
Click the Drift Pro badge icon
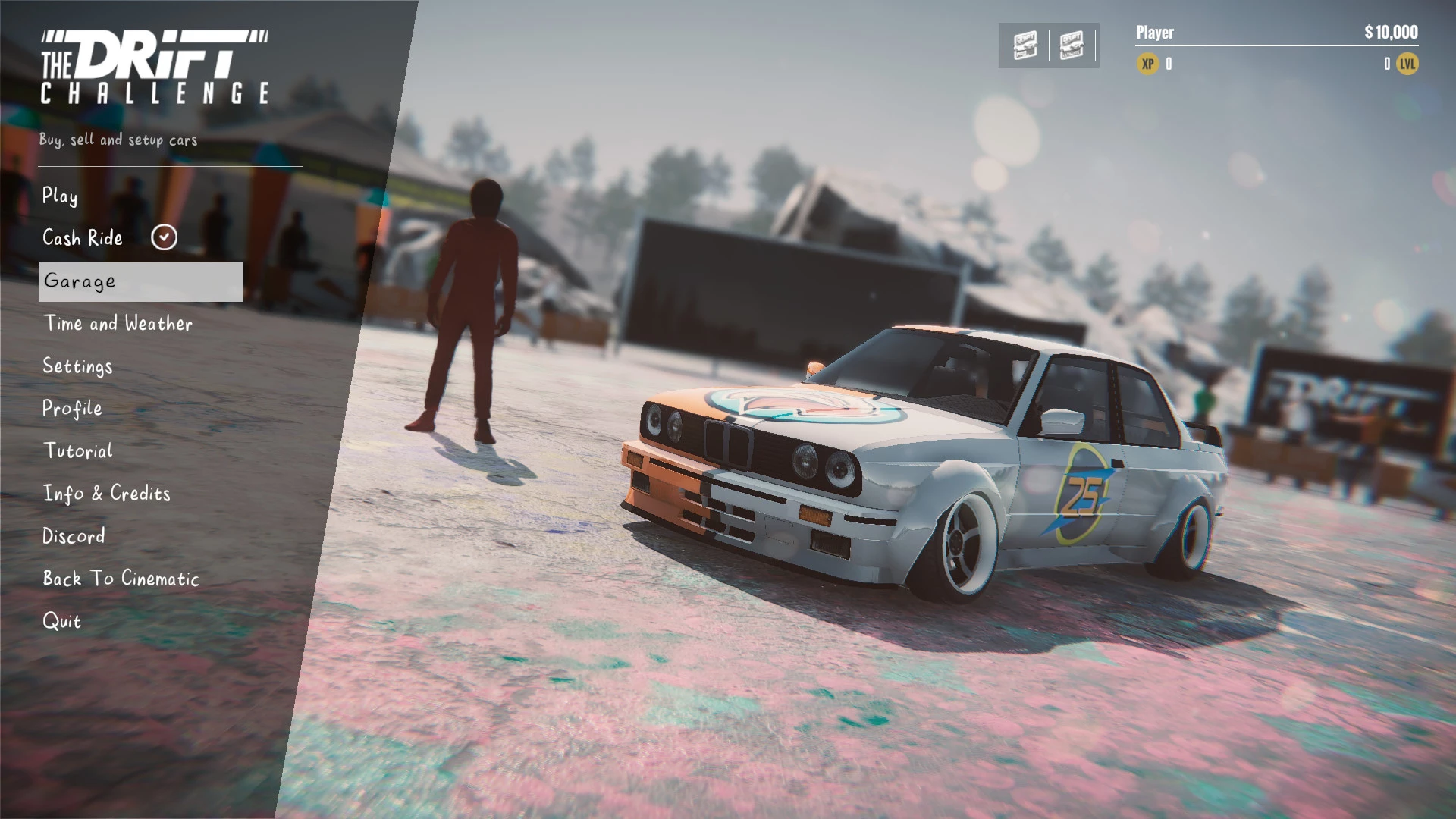click(1025, 45)
